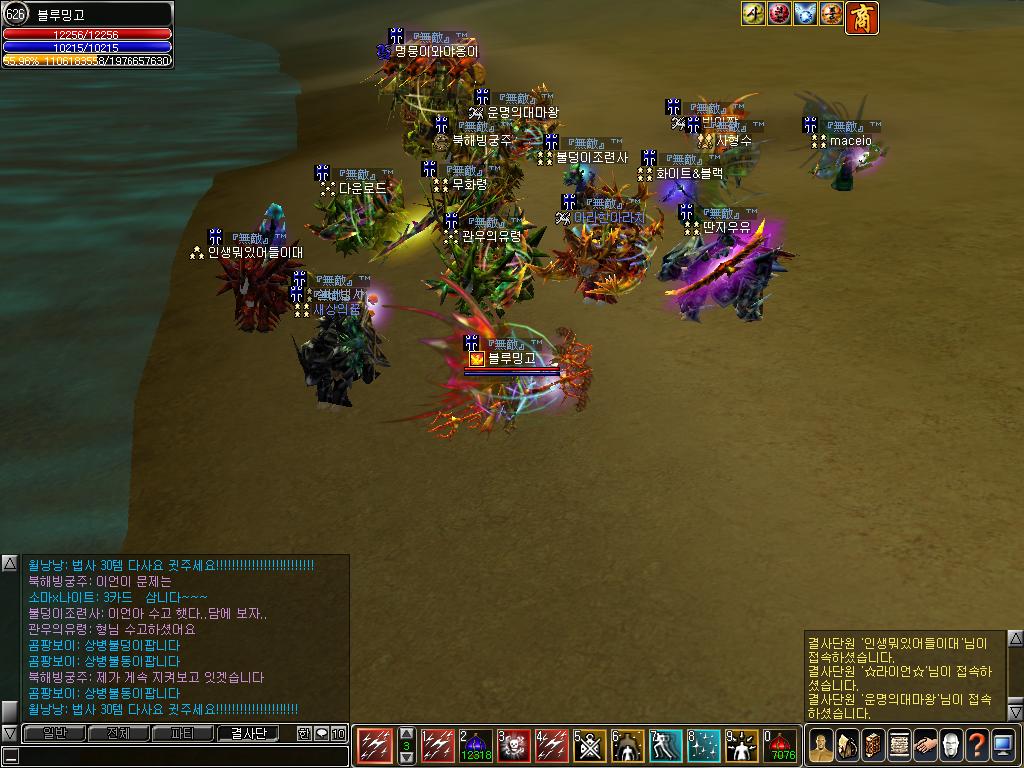Select the blue winged orb buff icon

(x=805, y=14)
